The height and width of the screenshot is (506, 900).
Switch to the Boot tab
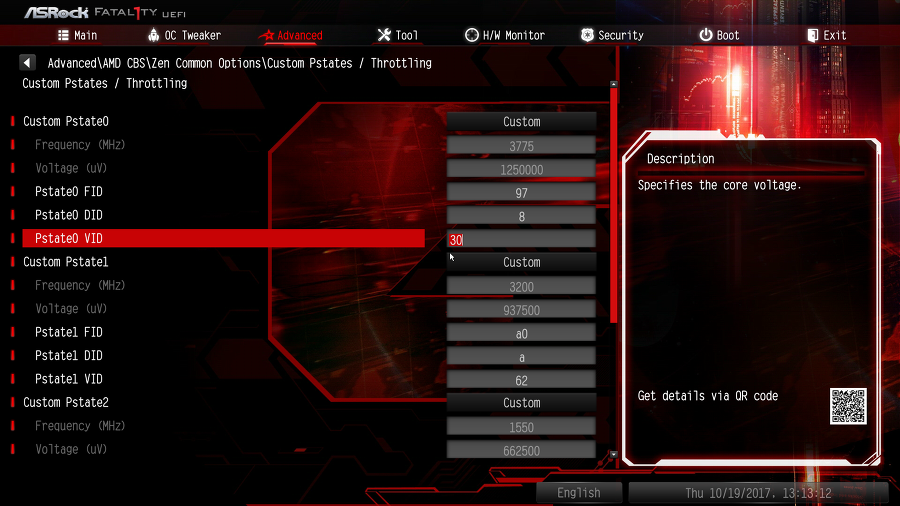720,35
